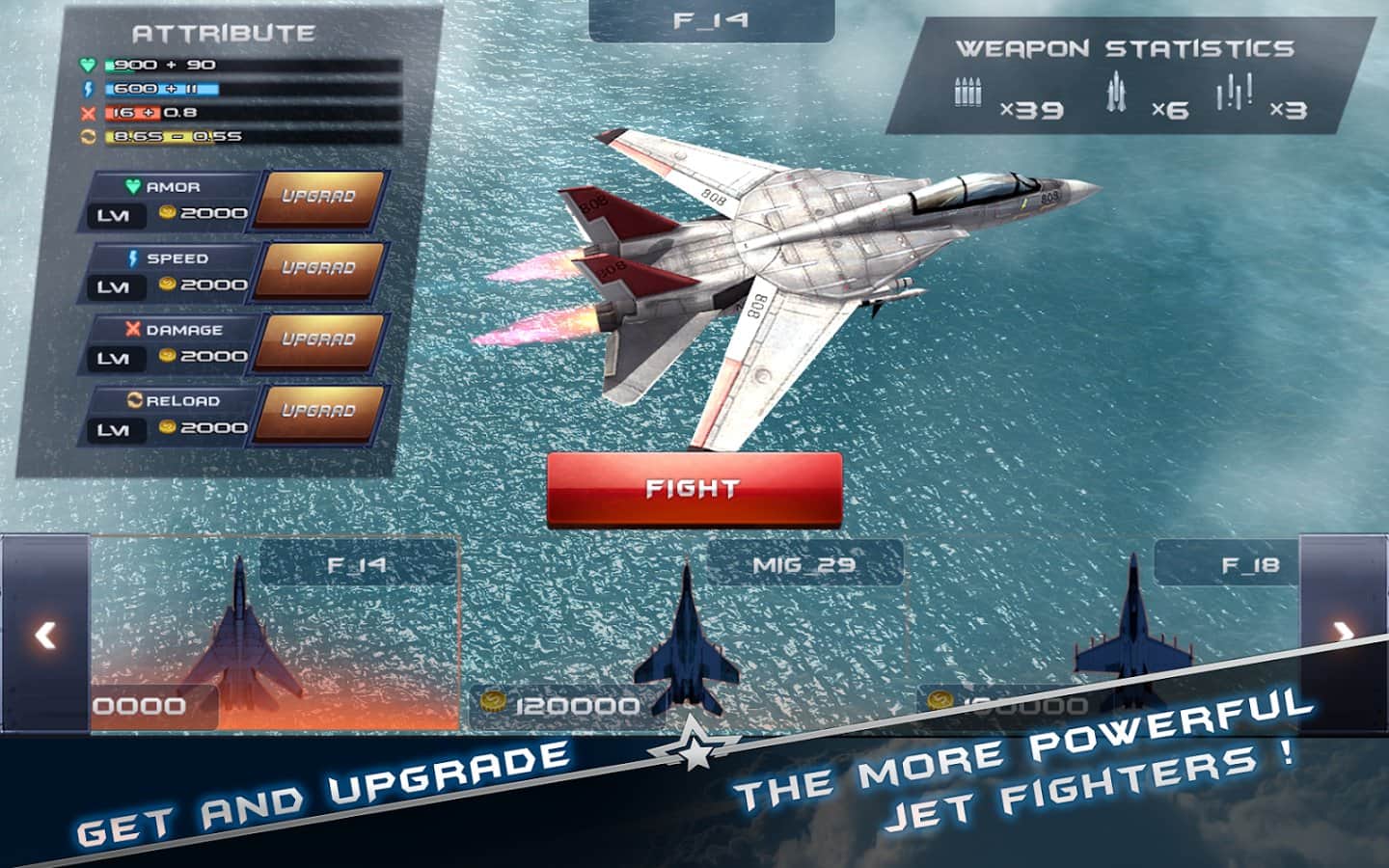The height and width of the screenshot is (868, 1389).
Task: Select the missile icon showing x6
Action: click(x=1117, y=94)
